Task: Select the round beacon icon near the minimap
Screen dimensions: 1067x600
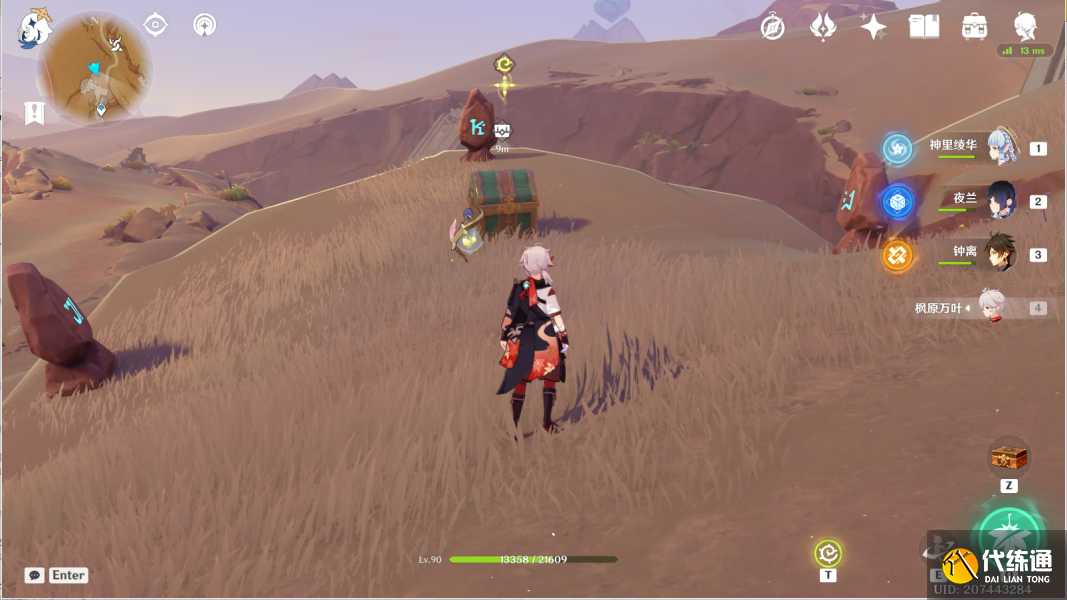Action: click(205, 25)
